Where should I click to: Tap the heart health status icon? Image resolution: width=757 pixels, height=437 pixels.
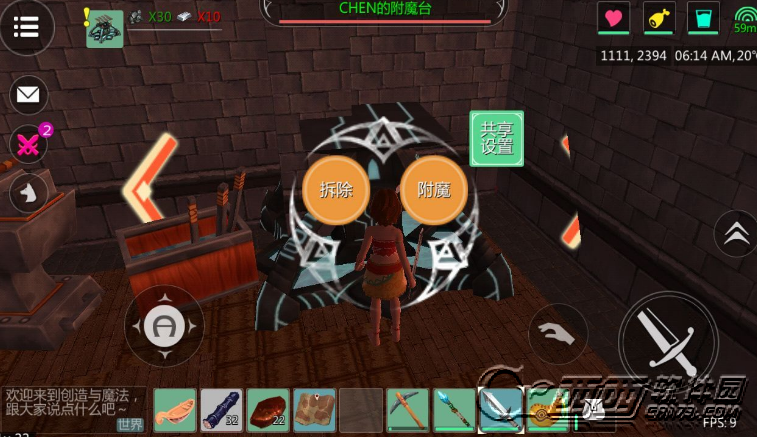click(613, 18)
